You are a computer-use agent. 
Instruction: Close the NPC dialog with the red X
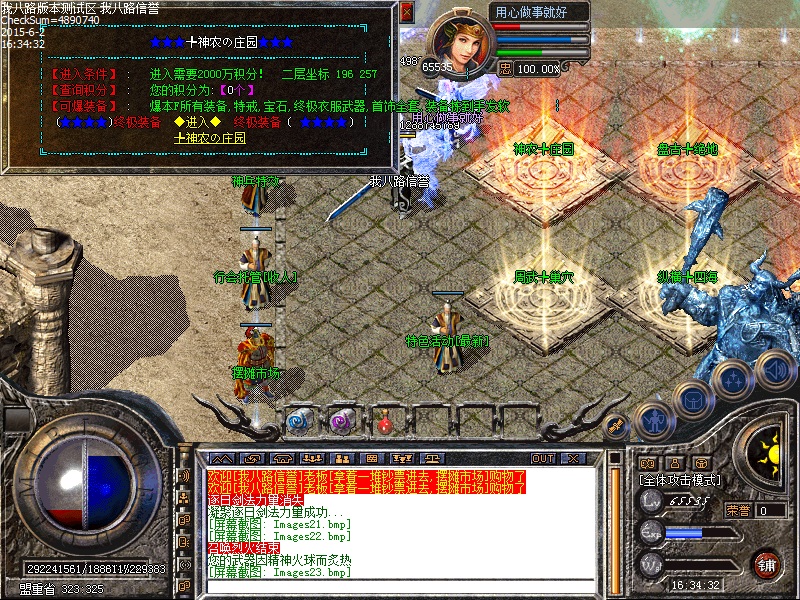point(406,12)
